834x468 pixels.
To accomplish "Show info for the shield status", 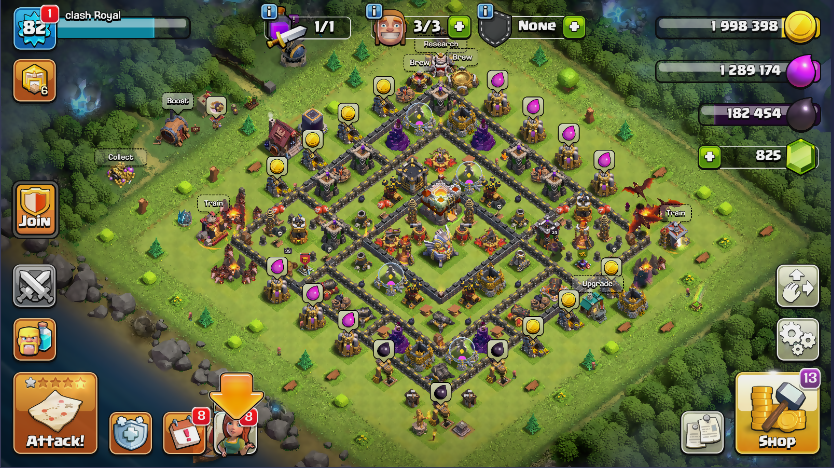I will (485, 11).
